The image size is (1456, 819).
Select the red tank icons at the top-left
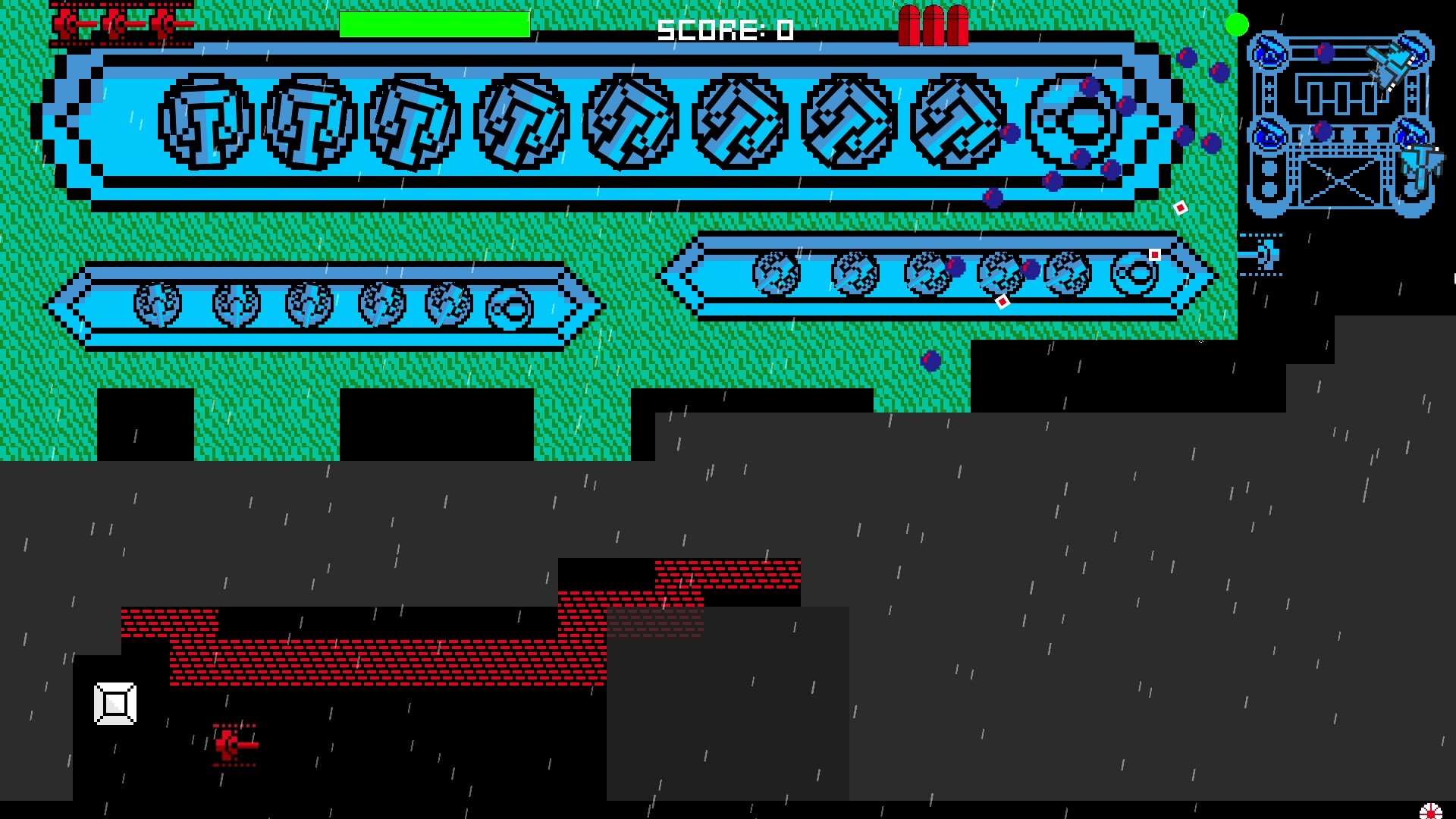point(121,24)
